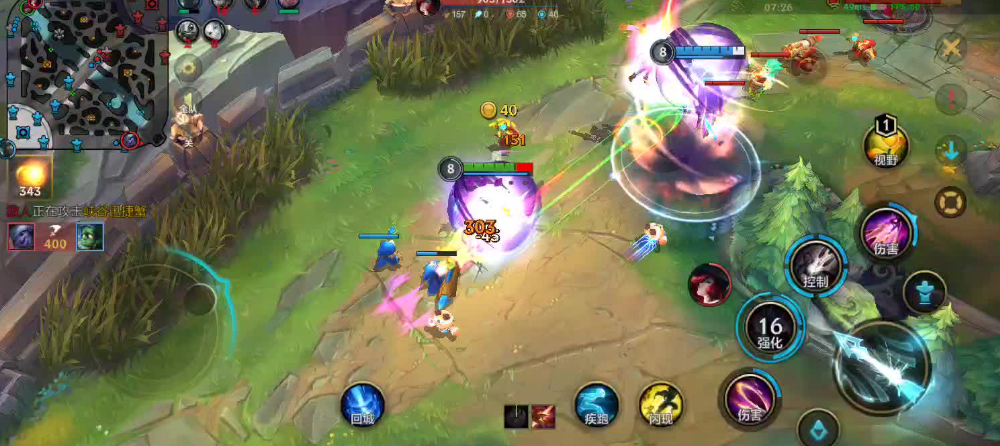
Task: Tap the crossed-swords button
Action: click(x=951, y=47)
